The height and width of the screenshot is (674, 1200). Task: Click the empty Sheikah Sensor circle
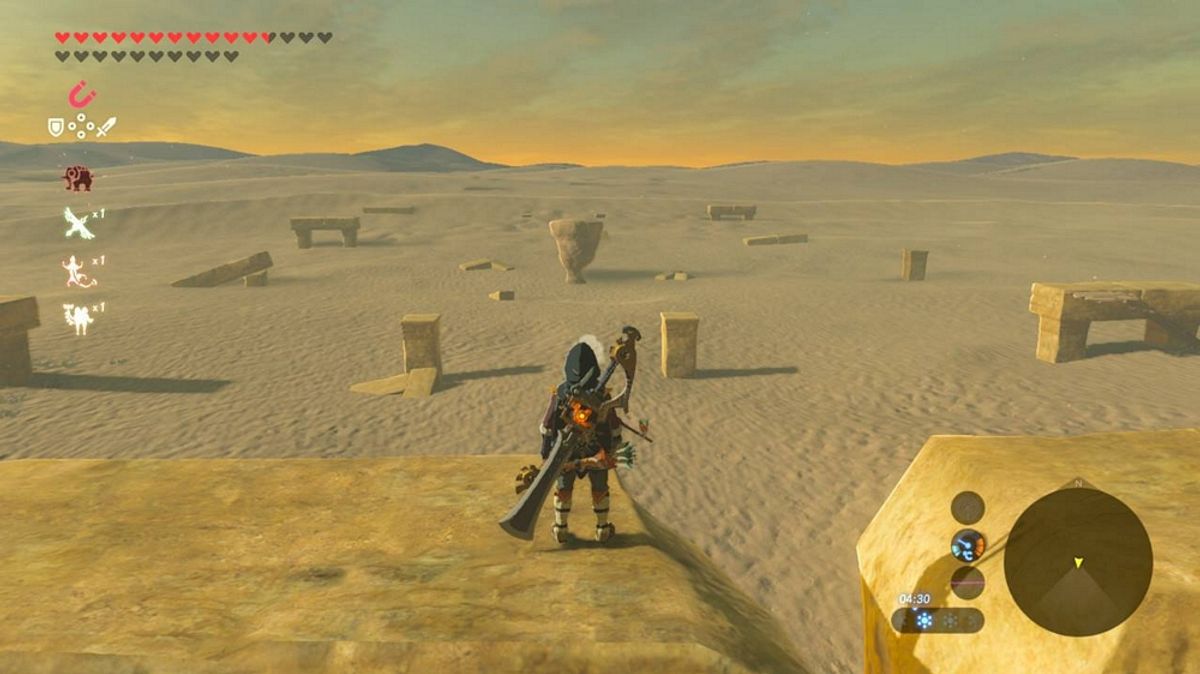pos(967,508)
